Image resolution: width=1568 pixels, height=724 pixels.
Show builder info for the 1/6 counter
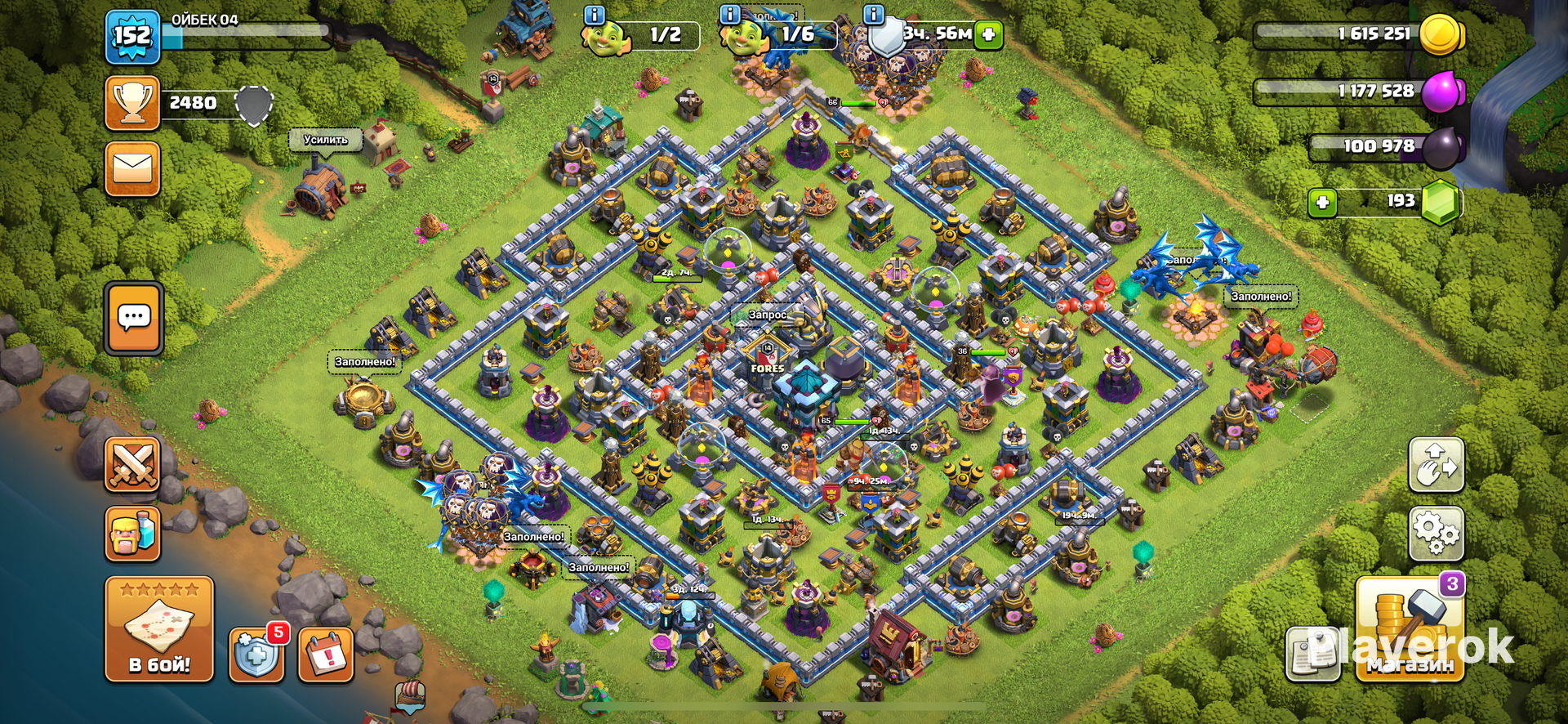coord(729,15)
